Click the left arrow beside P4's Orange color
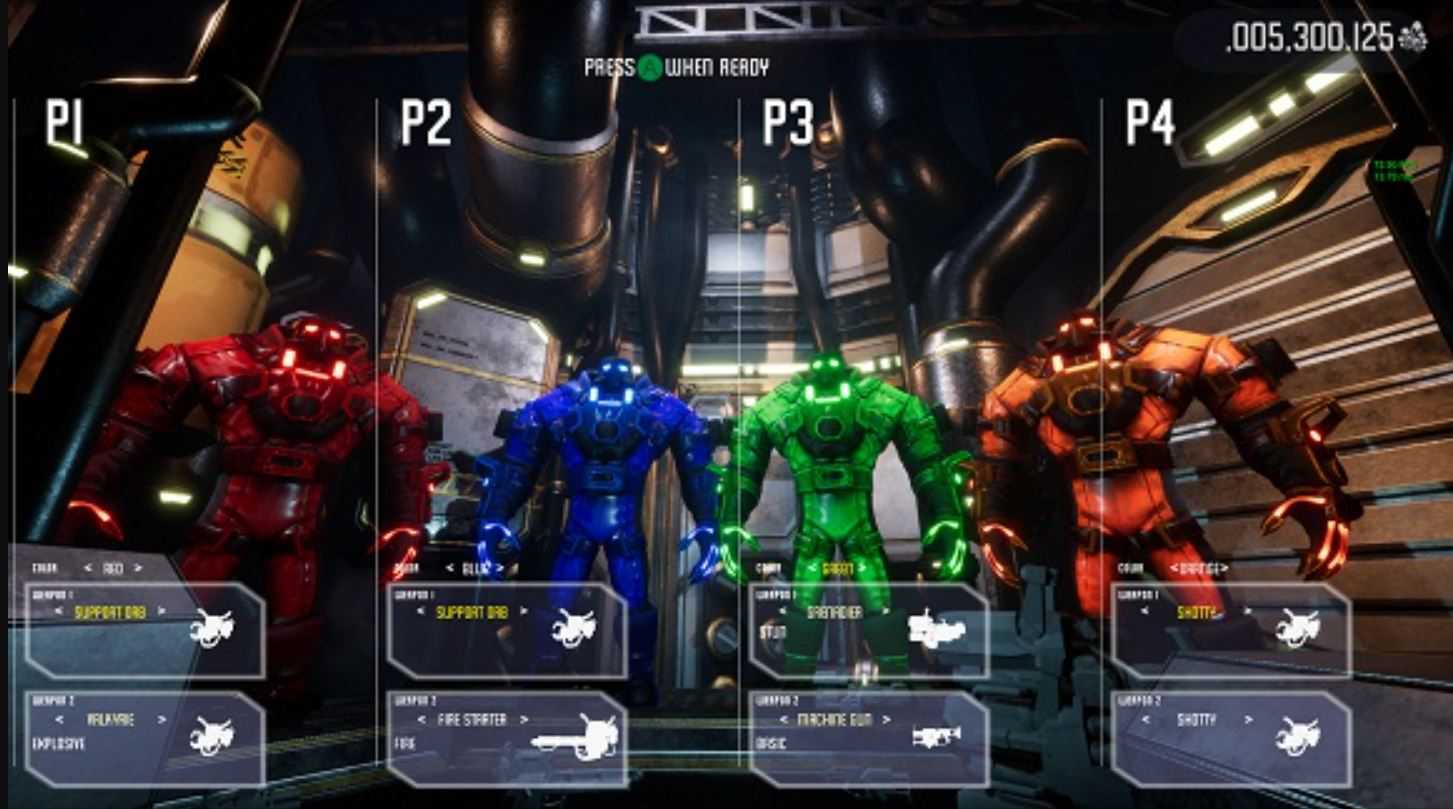1453x809 pixels. pyautogui.click(x=1173, y=569)
